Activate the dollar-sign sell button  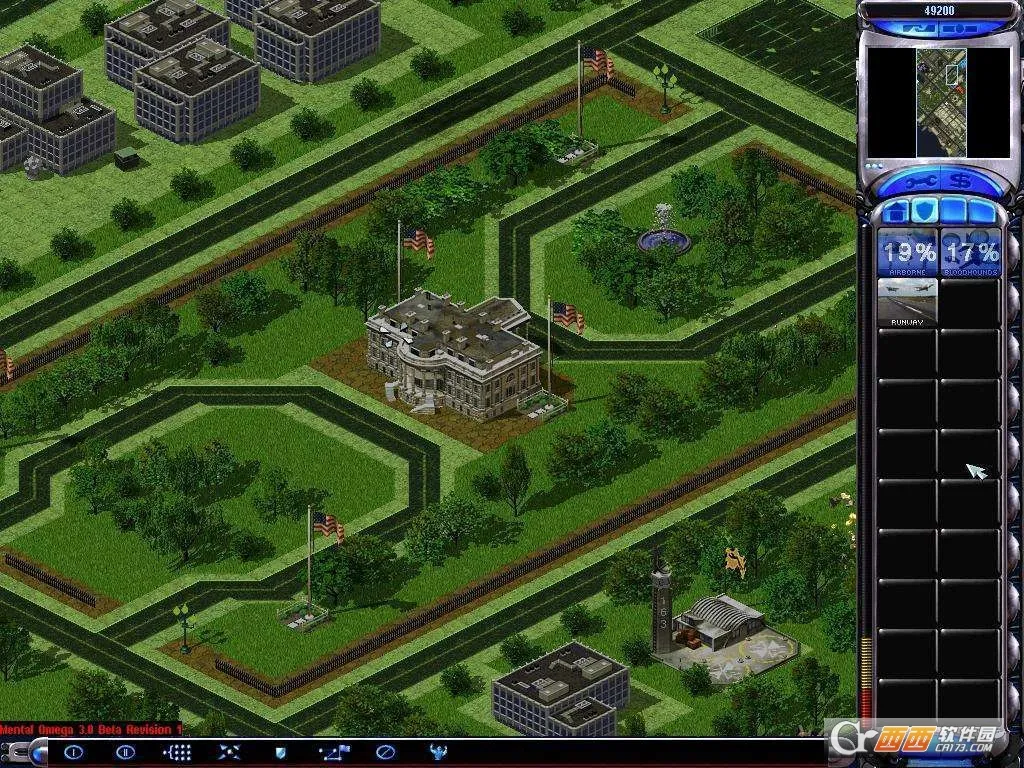click(x=960, y=182)
